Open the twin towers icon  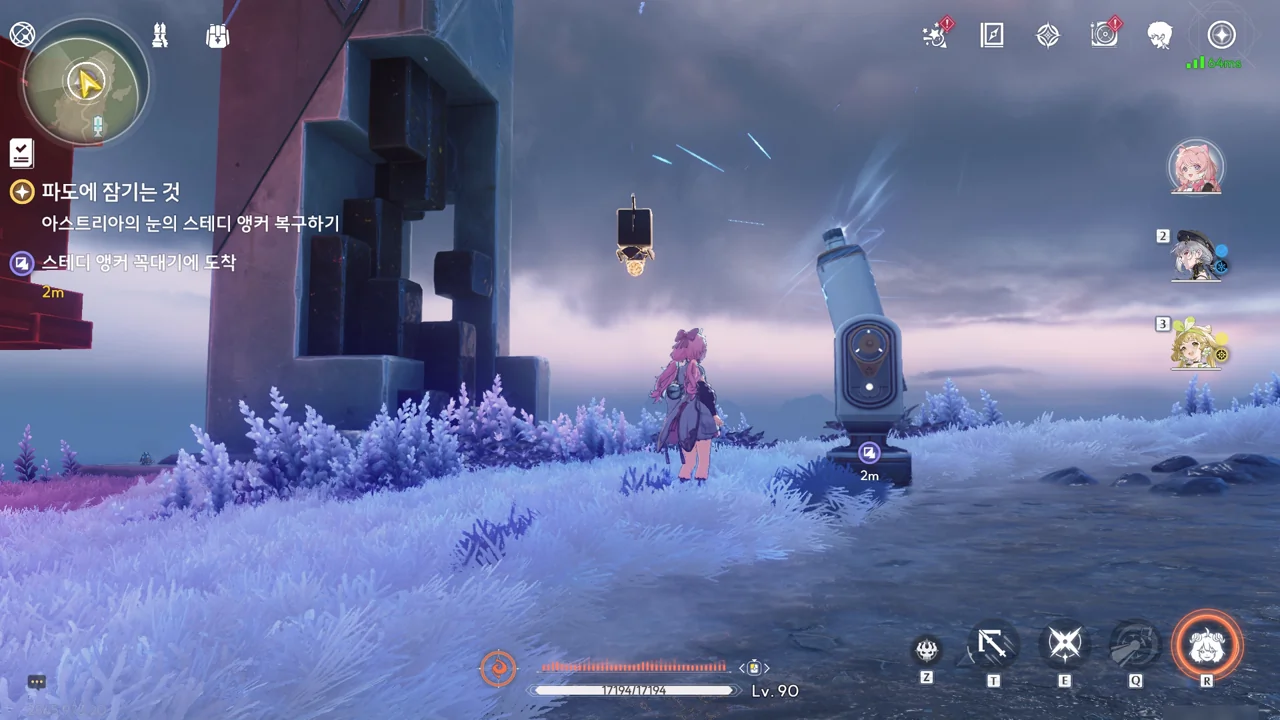[x=160, y=36]
